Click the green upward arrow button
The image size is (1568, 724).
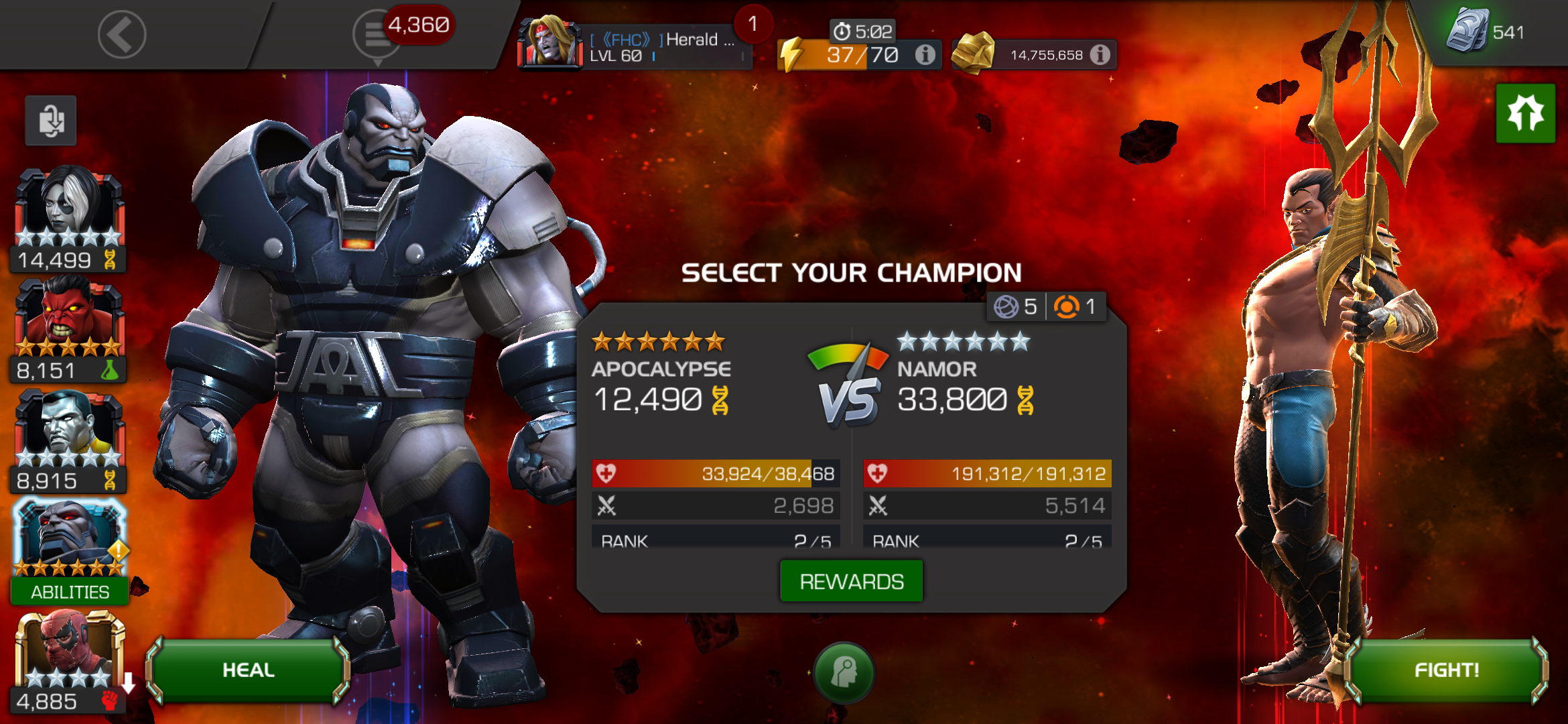[1525, 113]
